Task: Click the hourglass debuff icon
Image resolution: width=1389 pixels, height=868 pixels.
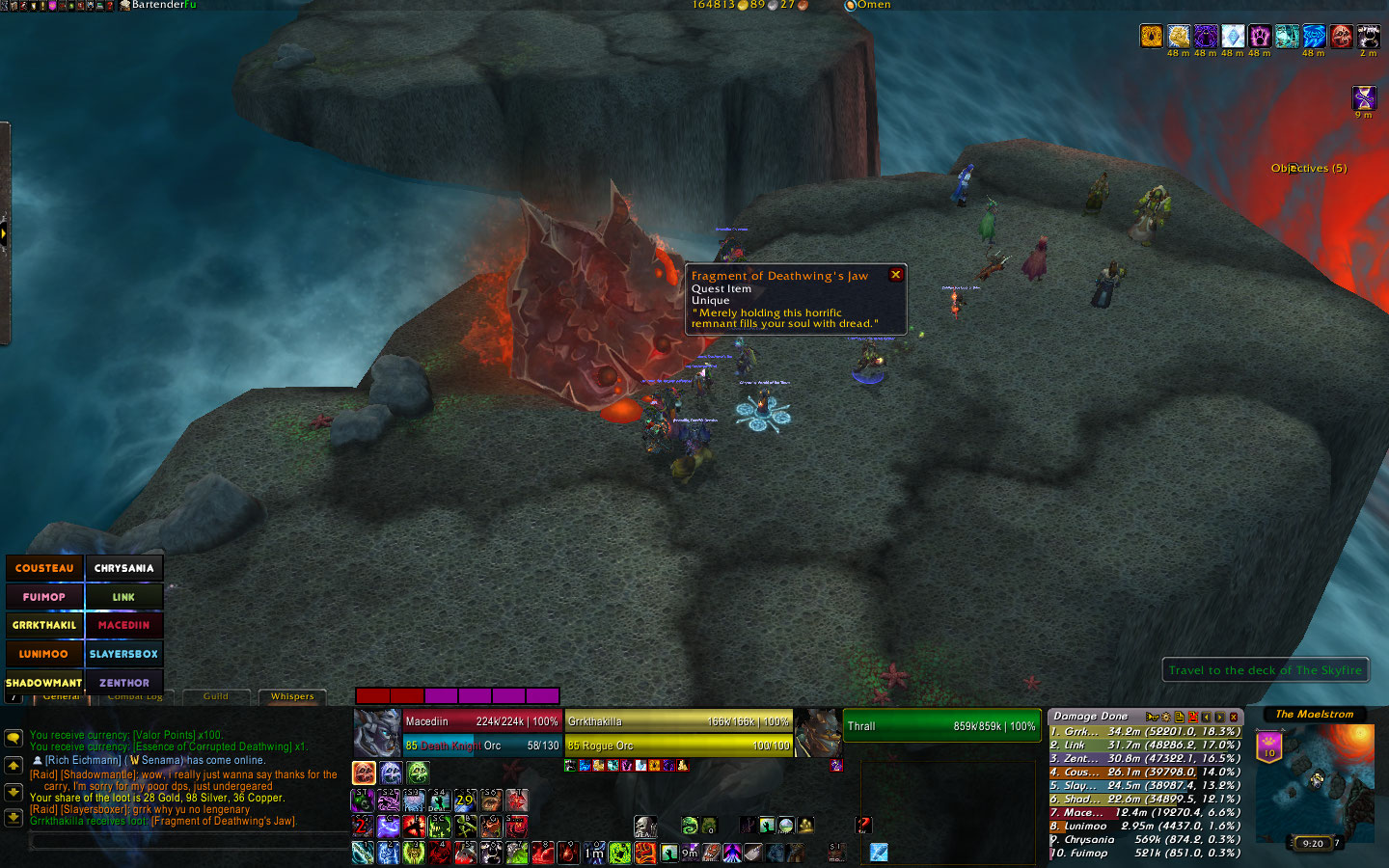Action: pyautogui.click(x=1364, y=96)
